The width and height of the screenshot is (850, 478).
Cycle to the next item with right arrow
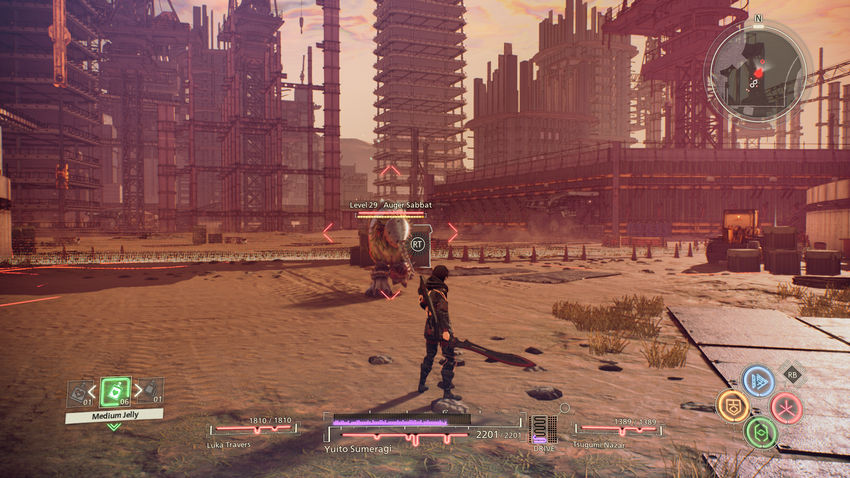(136, 391)
